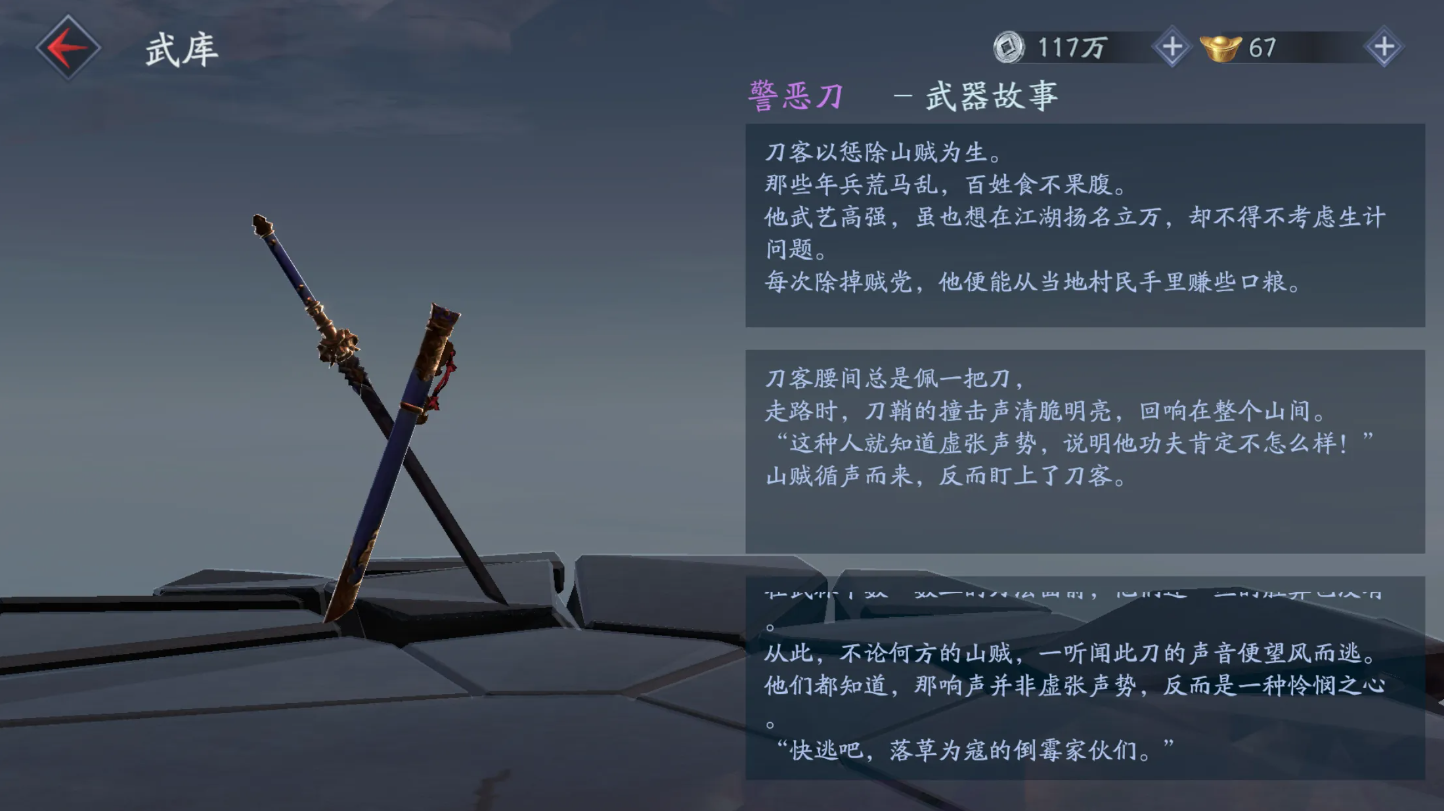Select the first story paragraph panel
The image size is (1444, 811).
1083,225
